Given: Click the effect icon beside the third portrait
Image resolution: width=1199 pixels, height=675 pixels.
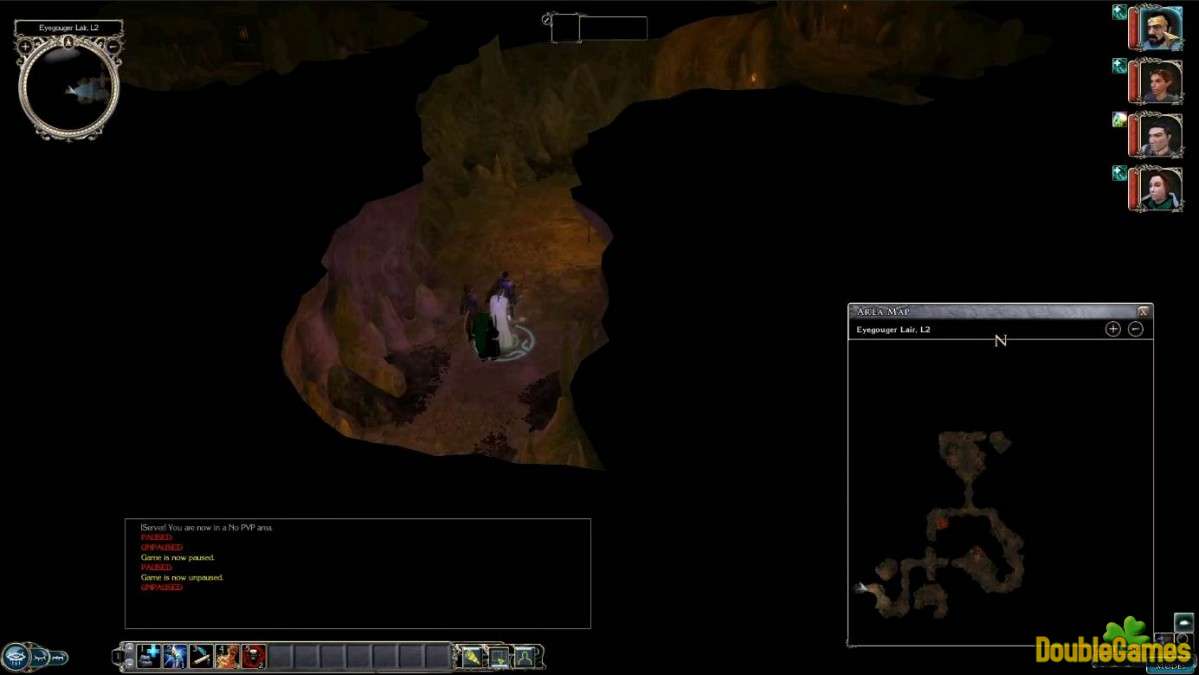Looking at the screenshot, I should 1120,120.
